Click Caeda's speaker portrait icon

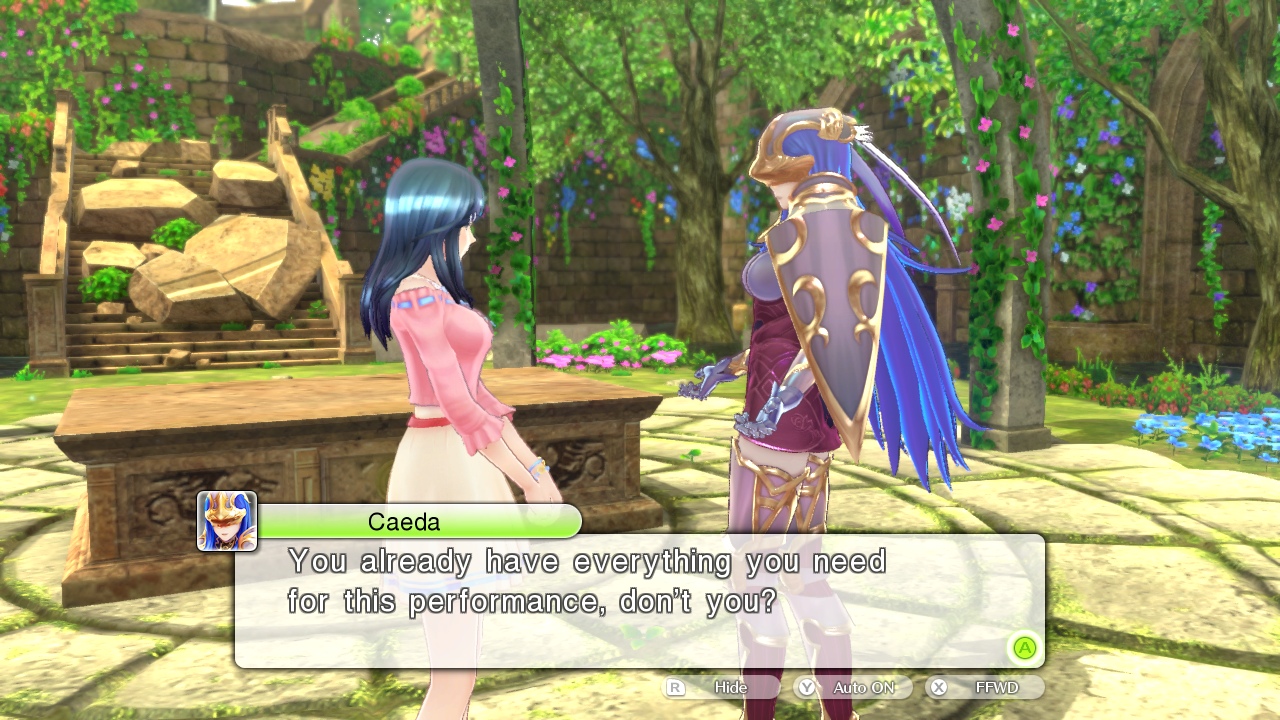click(227, 521)
